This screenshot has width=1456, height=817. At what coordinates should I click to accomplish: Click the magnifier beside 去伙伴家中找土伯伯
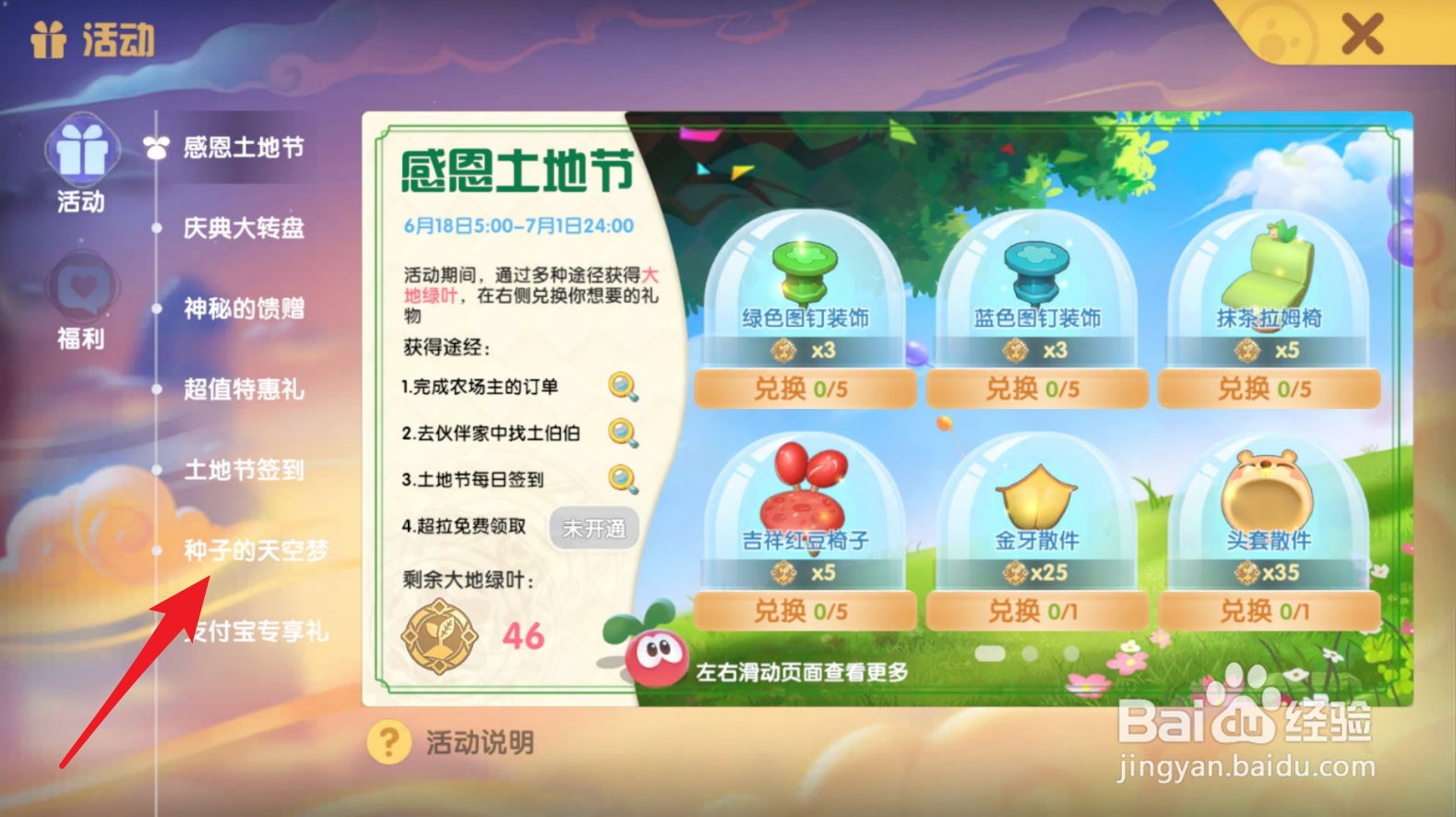(x=625, y=433)
